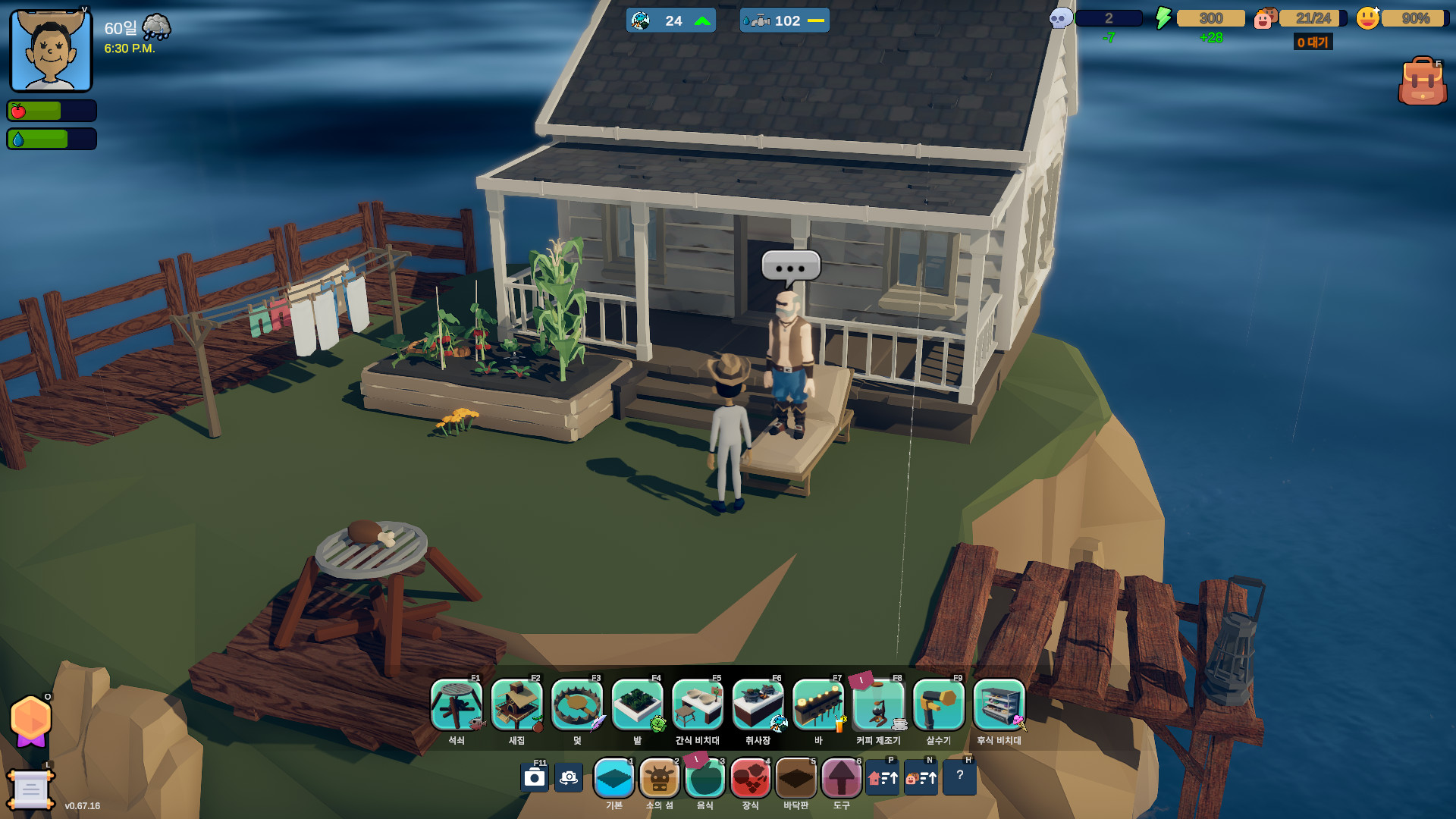Select the 석쇠 grill build item

pos(456,705)
